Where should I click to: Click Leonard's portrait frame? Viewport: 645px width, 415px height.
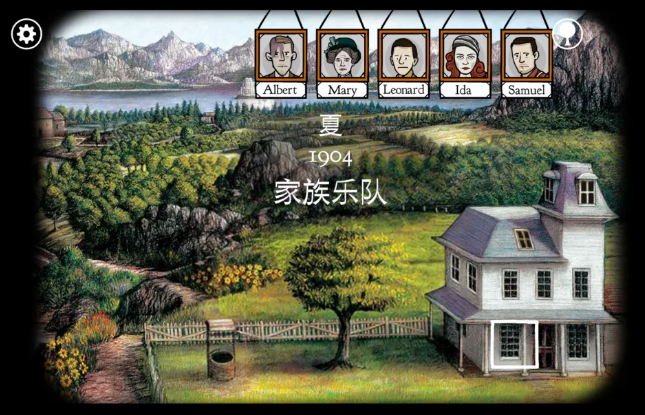pos(404,56)
